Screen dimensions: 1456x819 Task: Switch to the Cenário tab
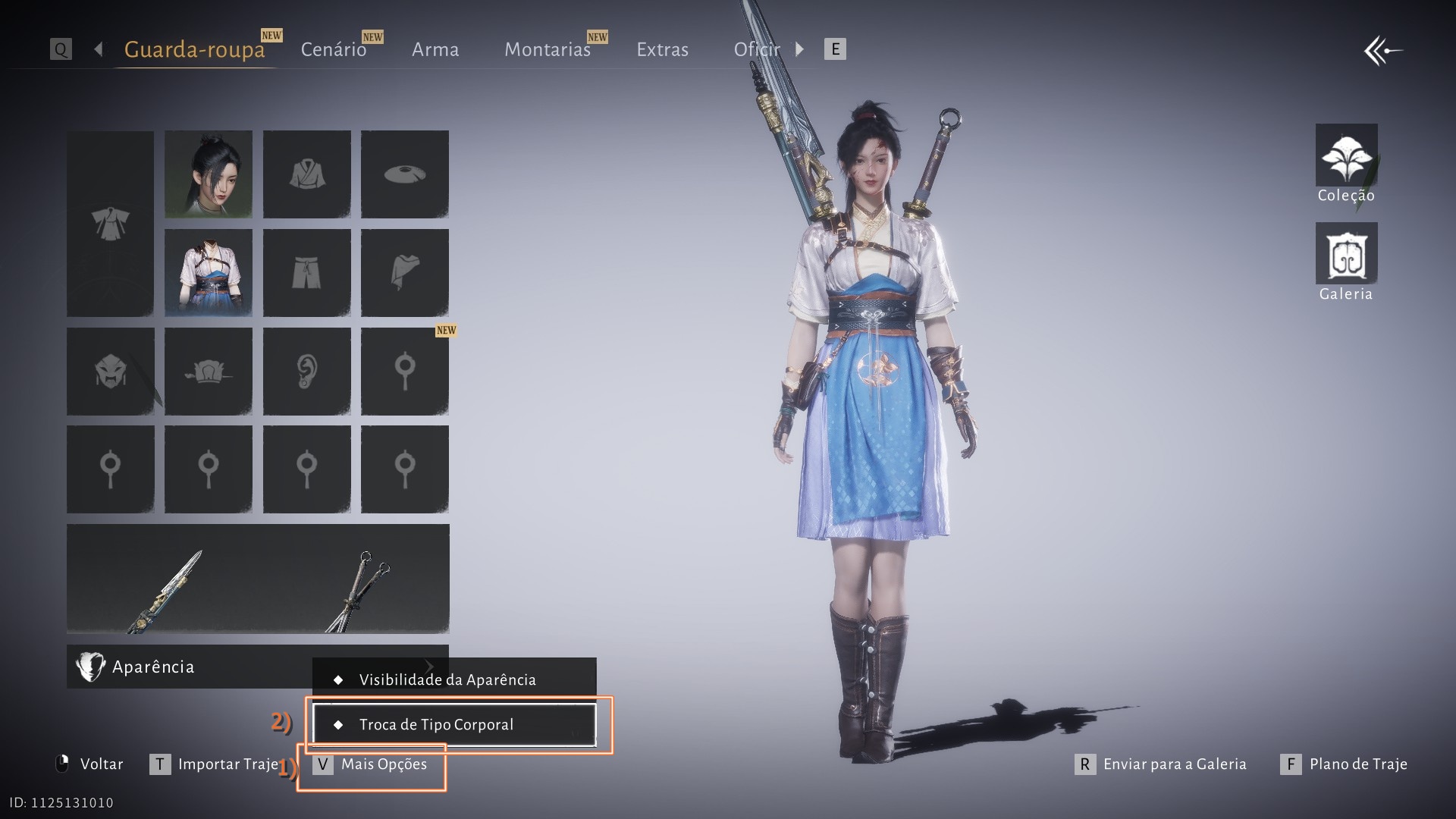click(x=334, y=49)
